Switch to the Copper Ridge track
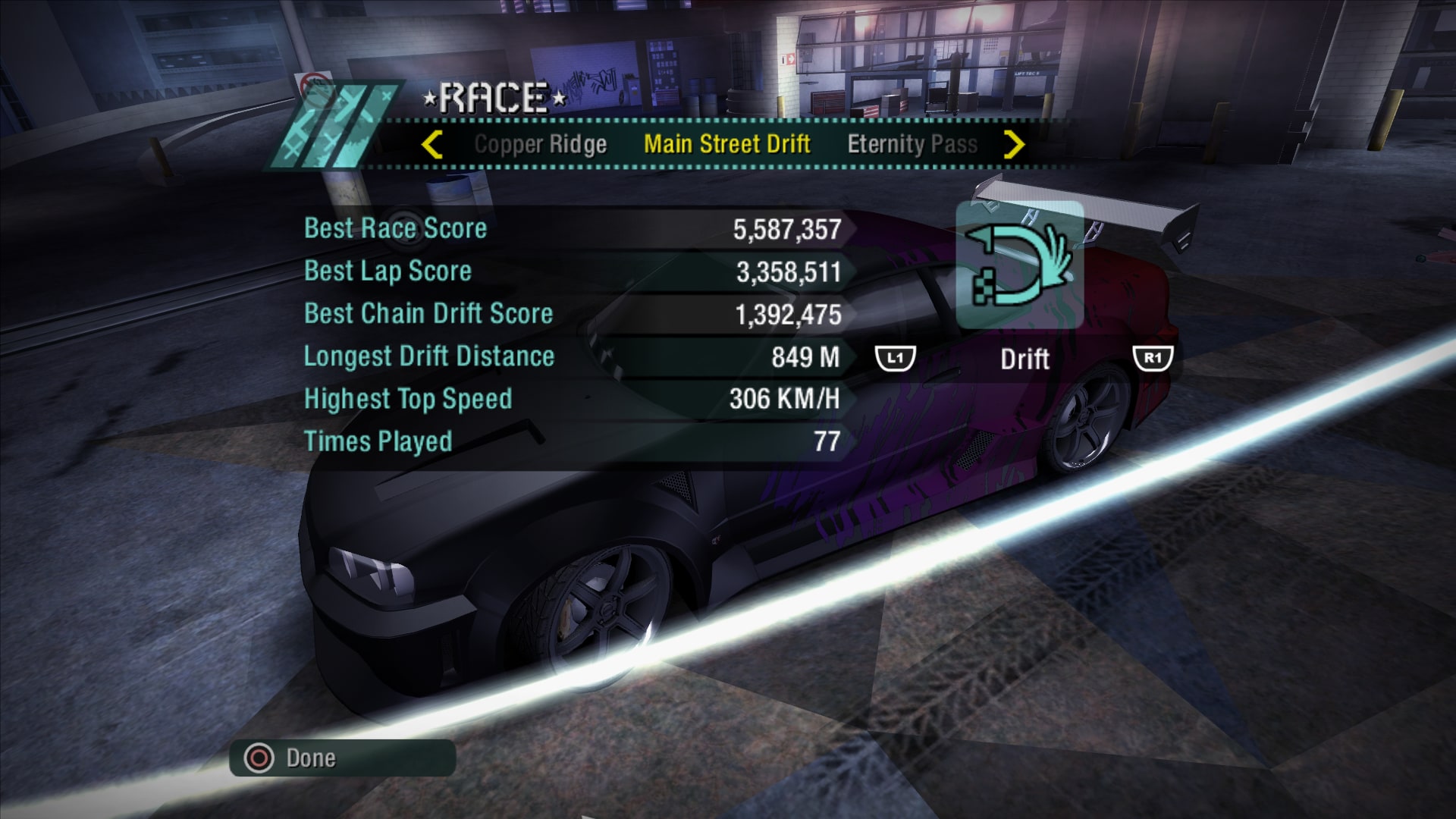The height and width of the screenshot is (819, 1456). pos(540,144)
